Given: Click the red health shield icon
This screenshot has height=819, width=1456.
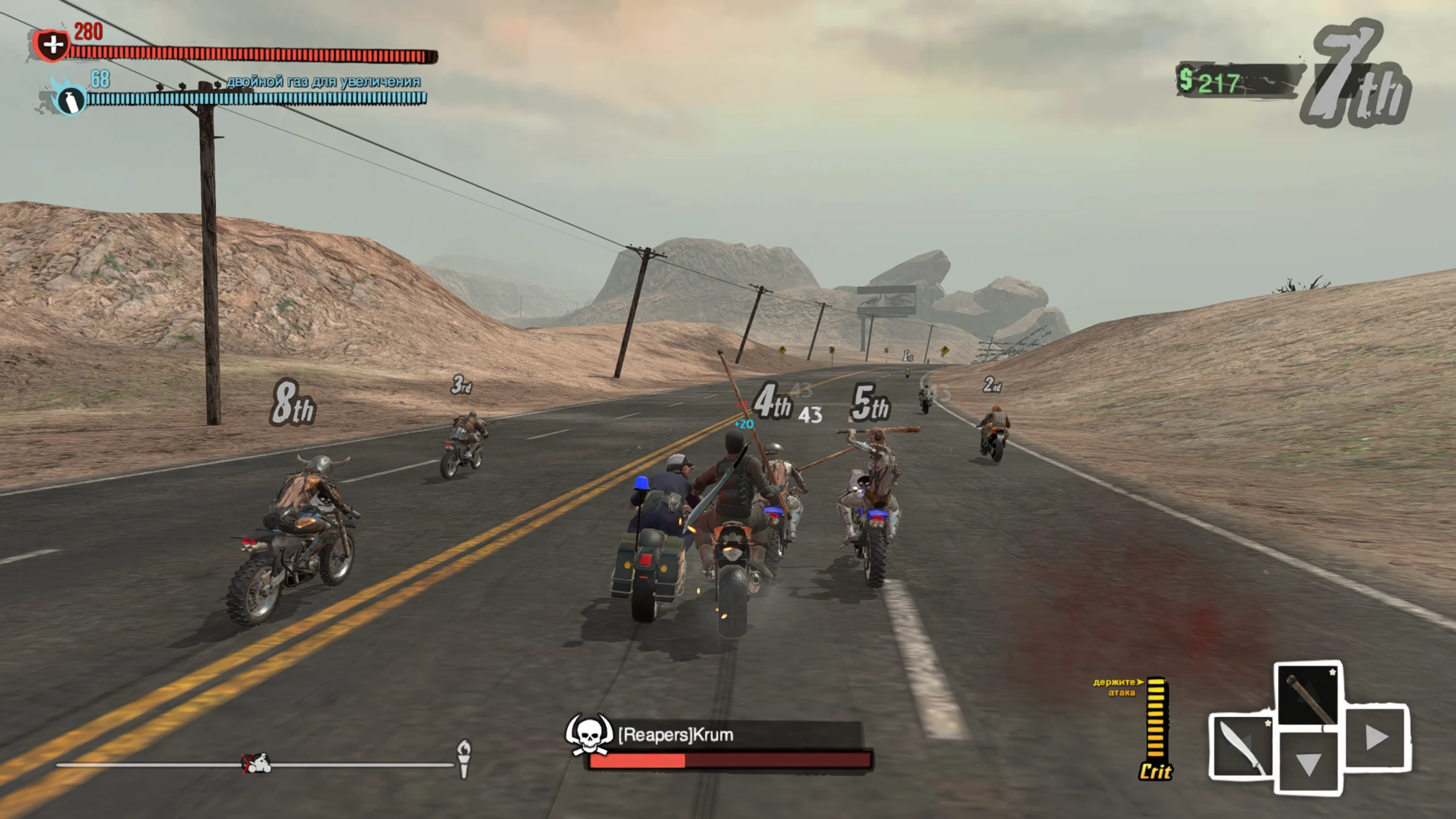Looking at the screenshot, I should (52, 44).
